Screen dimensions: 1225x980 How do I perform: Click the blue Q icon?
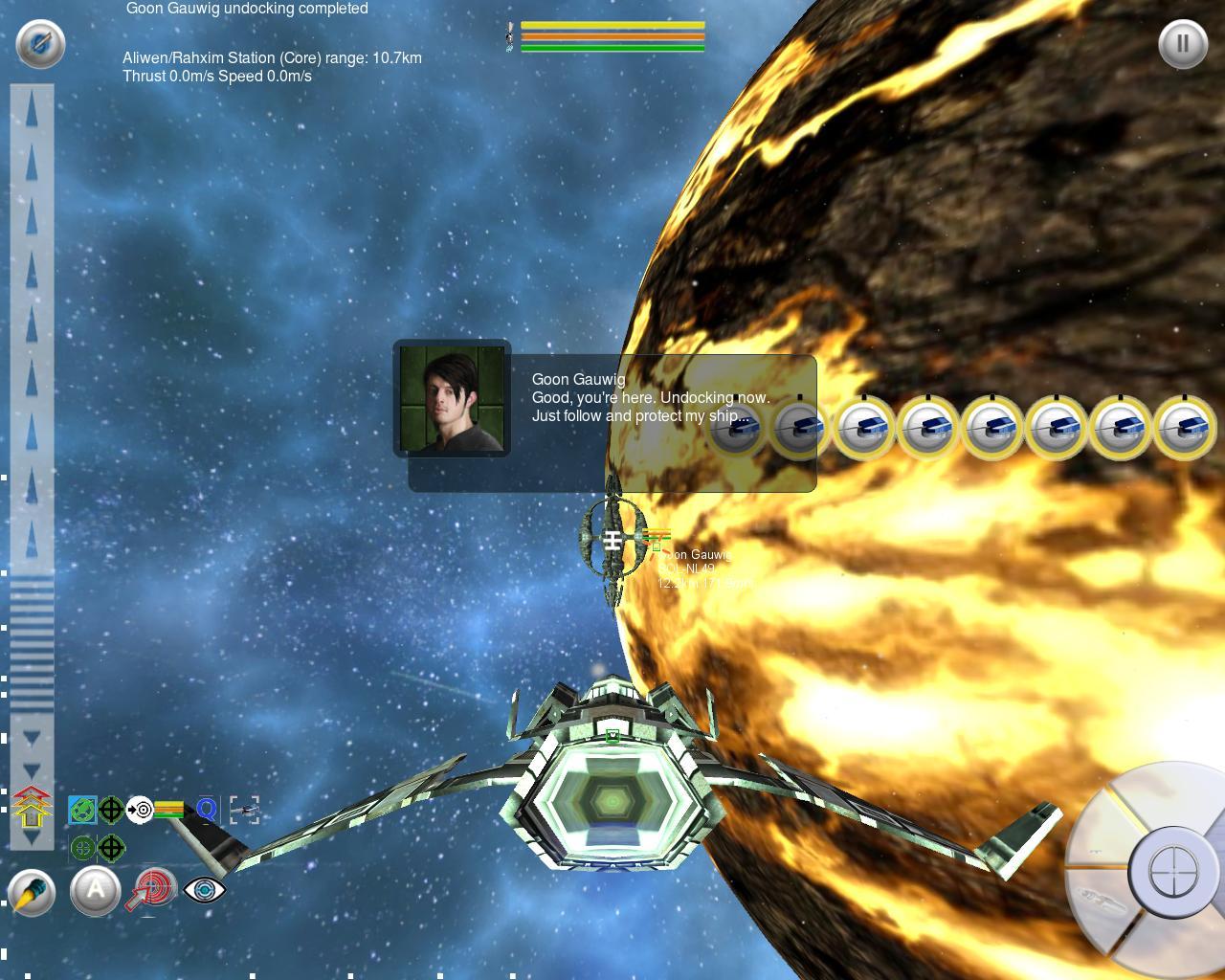coord(206,810)
